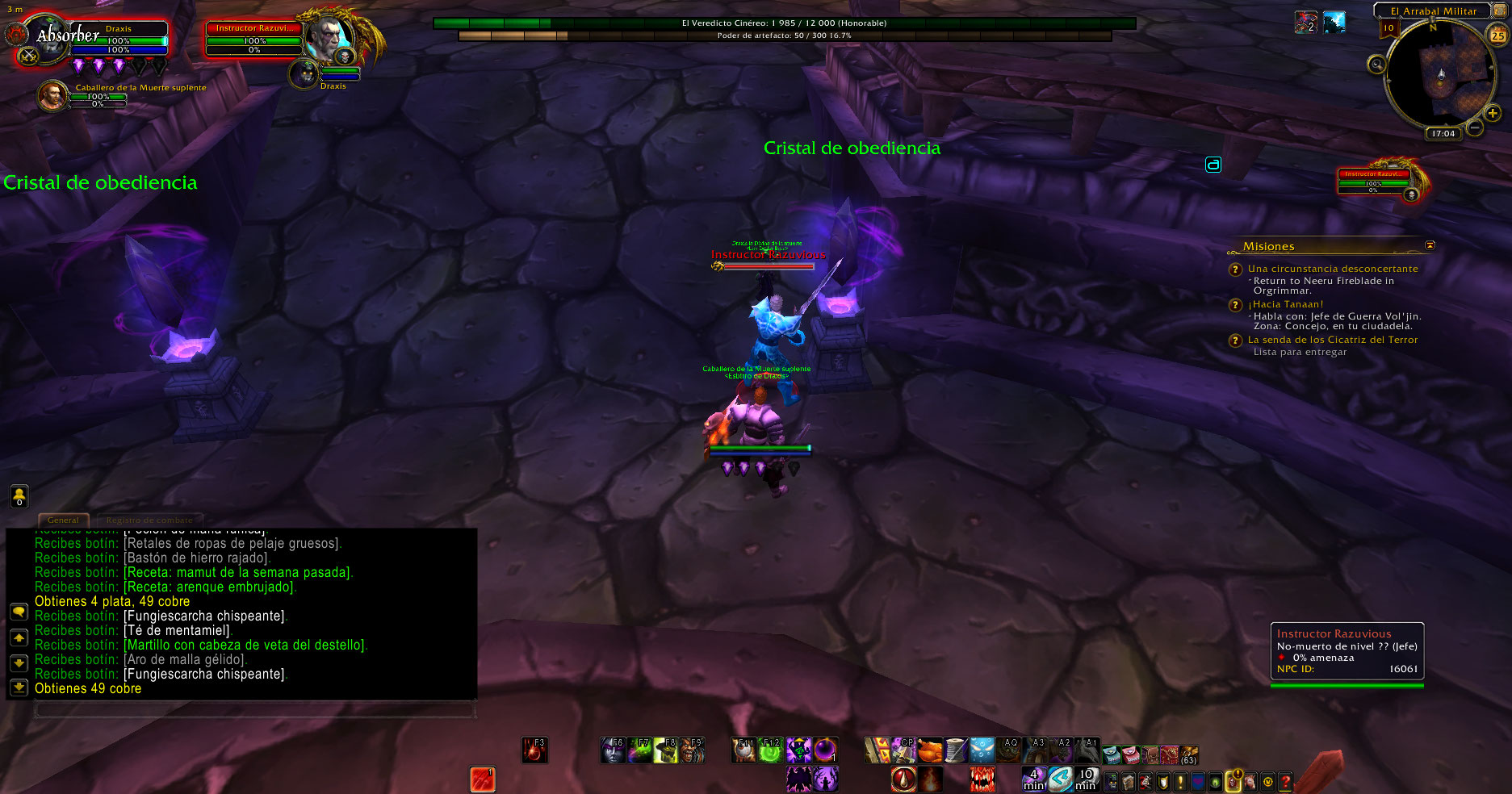This screenshot has width=1512, height=794.
Task: Zoom in the minimap with plus button
Action: pos(1493,114)
